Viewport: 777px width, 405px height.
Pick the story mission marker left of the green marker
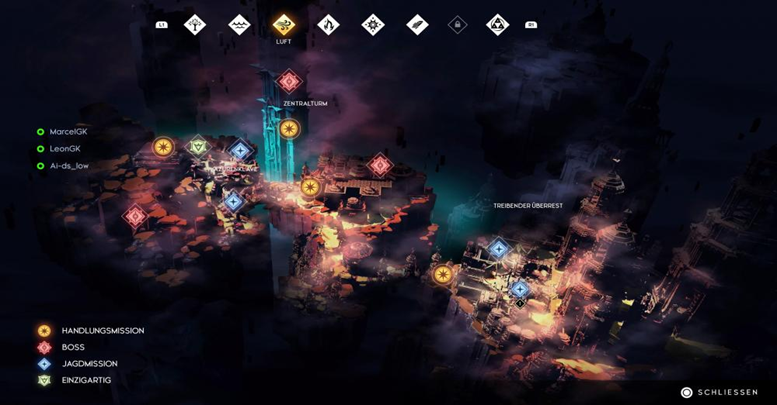click(x=163, y=147)
